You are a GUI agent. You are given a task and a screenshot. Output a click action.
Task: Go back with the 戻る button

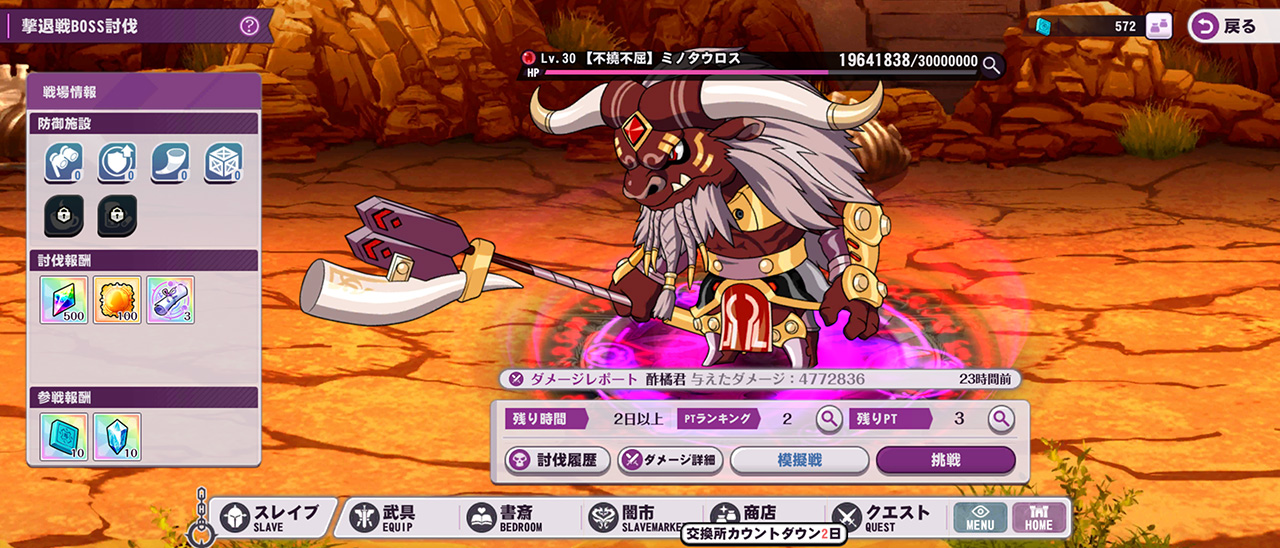pos(1228,26)
